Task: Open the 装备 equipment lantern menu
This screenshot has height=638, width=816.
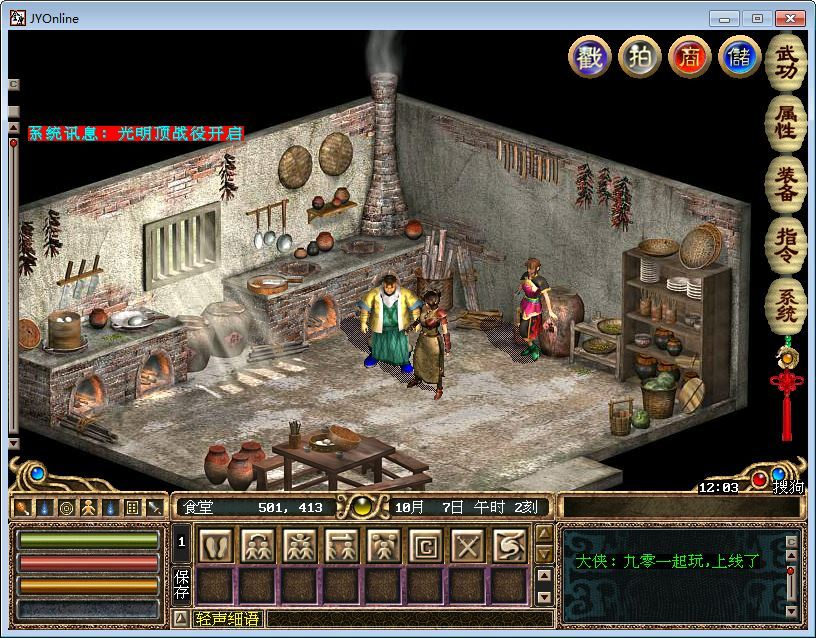Action: click(785, 183)
